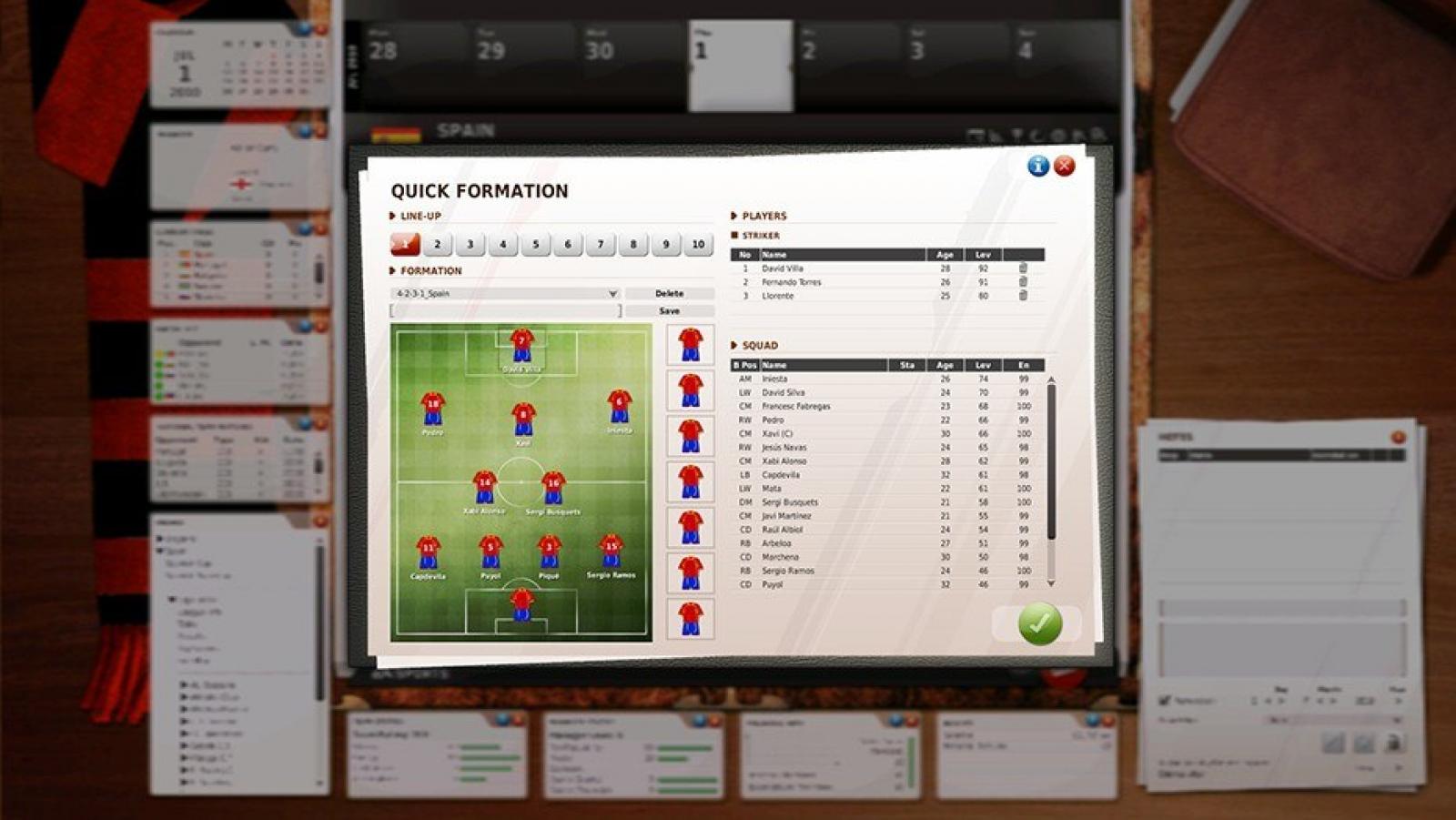Select Pedro's shirt on the pitch
The image size is (1456, 820).
[x=432, y=409]
